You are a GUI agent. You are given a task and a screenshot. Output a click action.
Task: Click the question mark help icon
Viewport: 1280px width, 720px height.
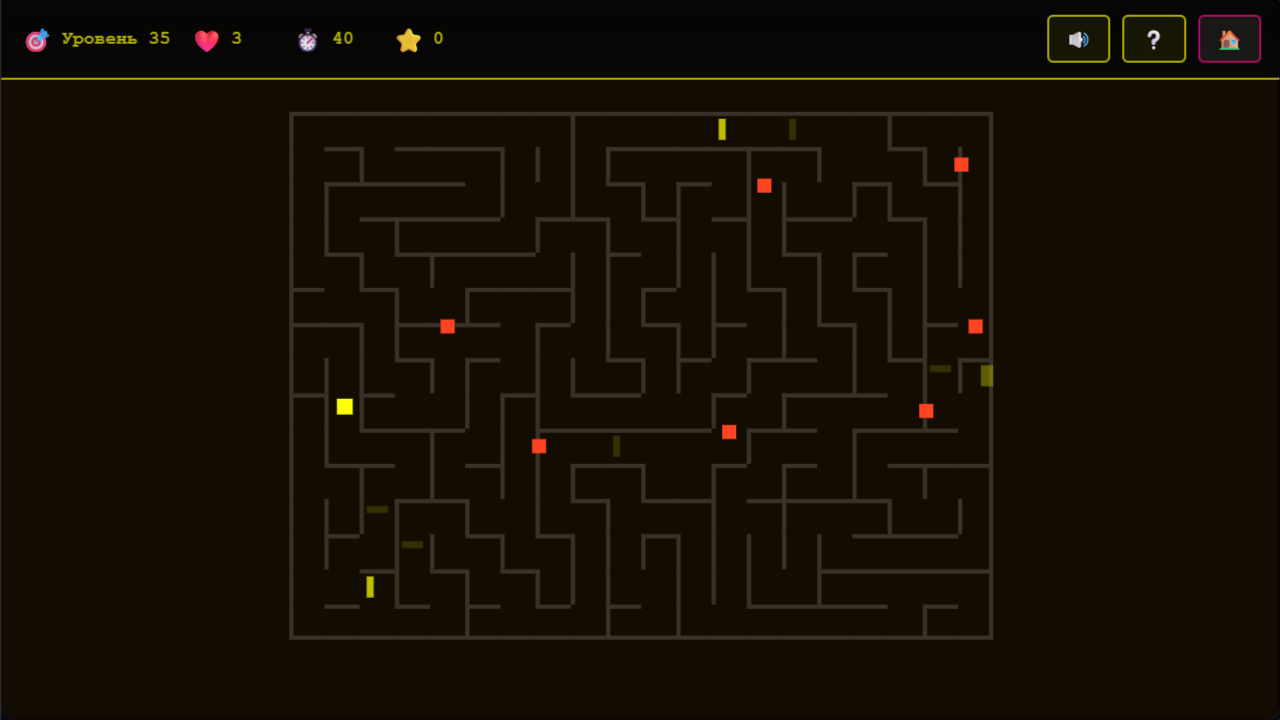[1153, 39]
